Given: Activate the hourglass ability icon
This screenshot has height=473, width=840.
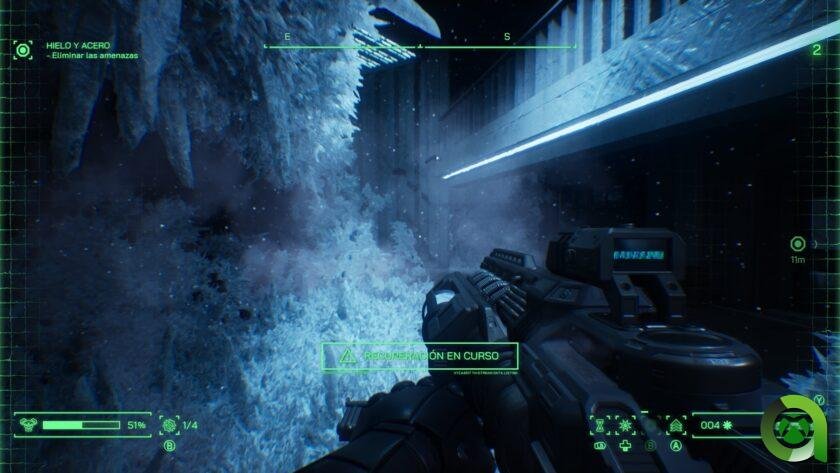Looking at the screenshot, I should [x=600, y=425].
